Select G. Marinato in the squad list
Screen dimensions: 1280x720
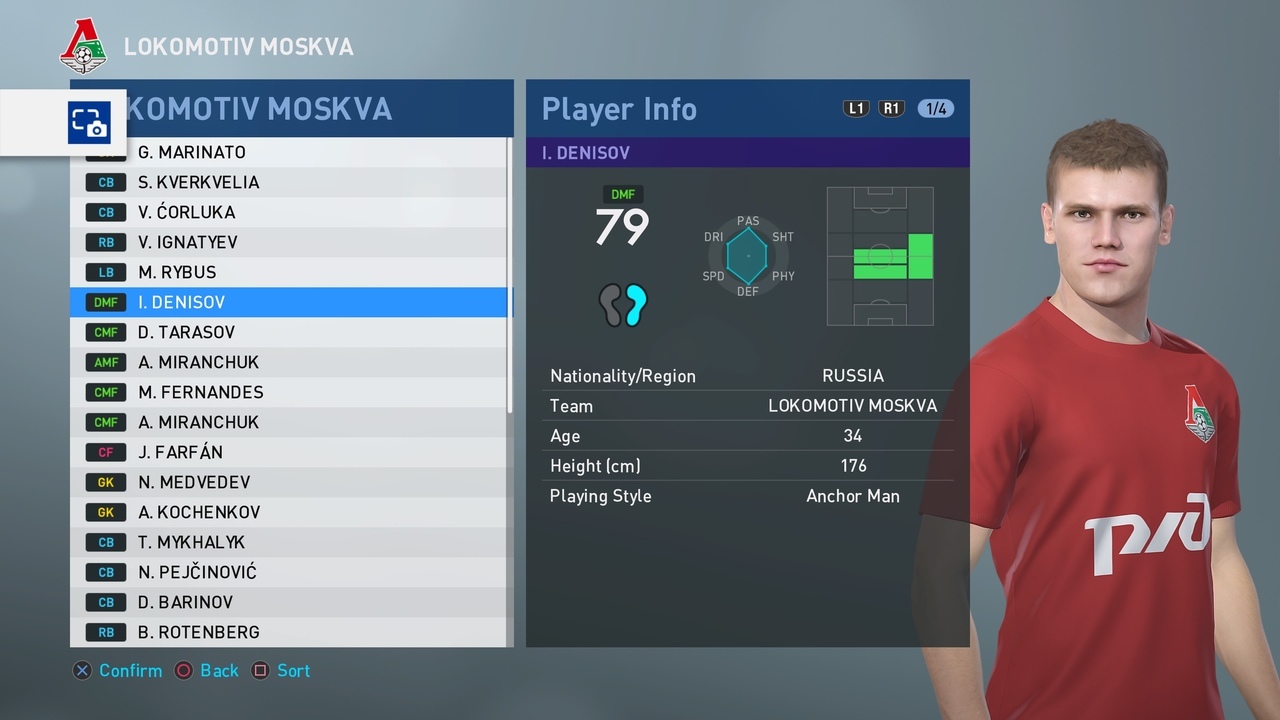pos(290,152)
